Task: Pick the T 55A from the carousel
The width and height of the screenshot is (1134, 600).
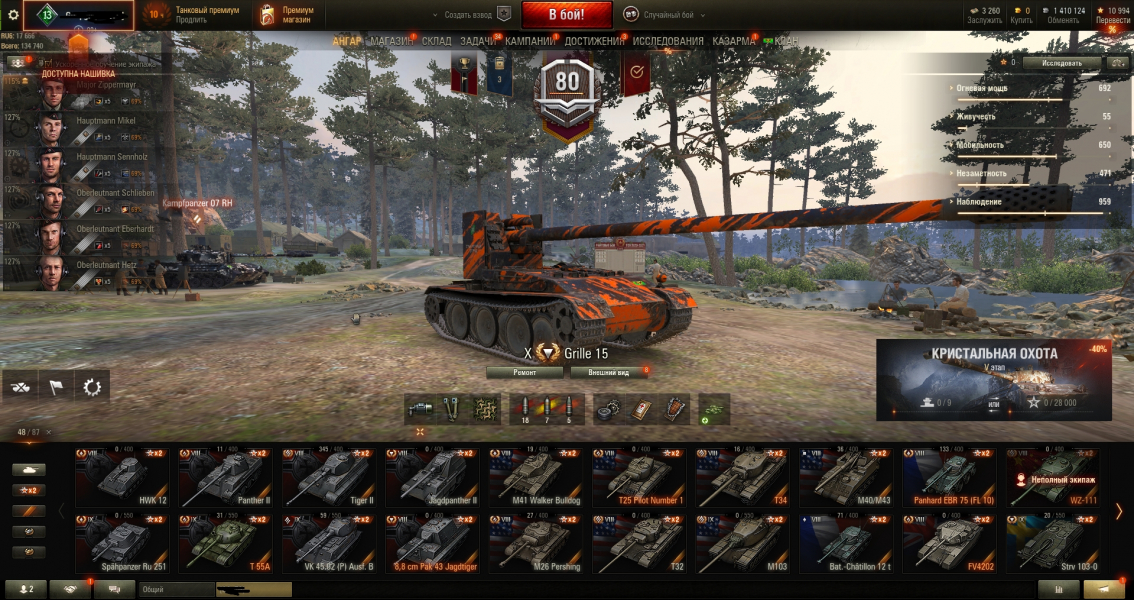Action: click(225, 543)
